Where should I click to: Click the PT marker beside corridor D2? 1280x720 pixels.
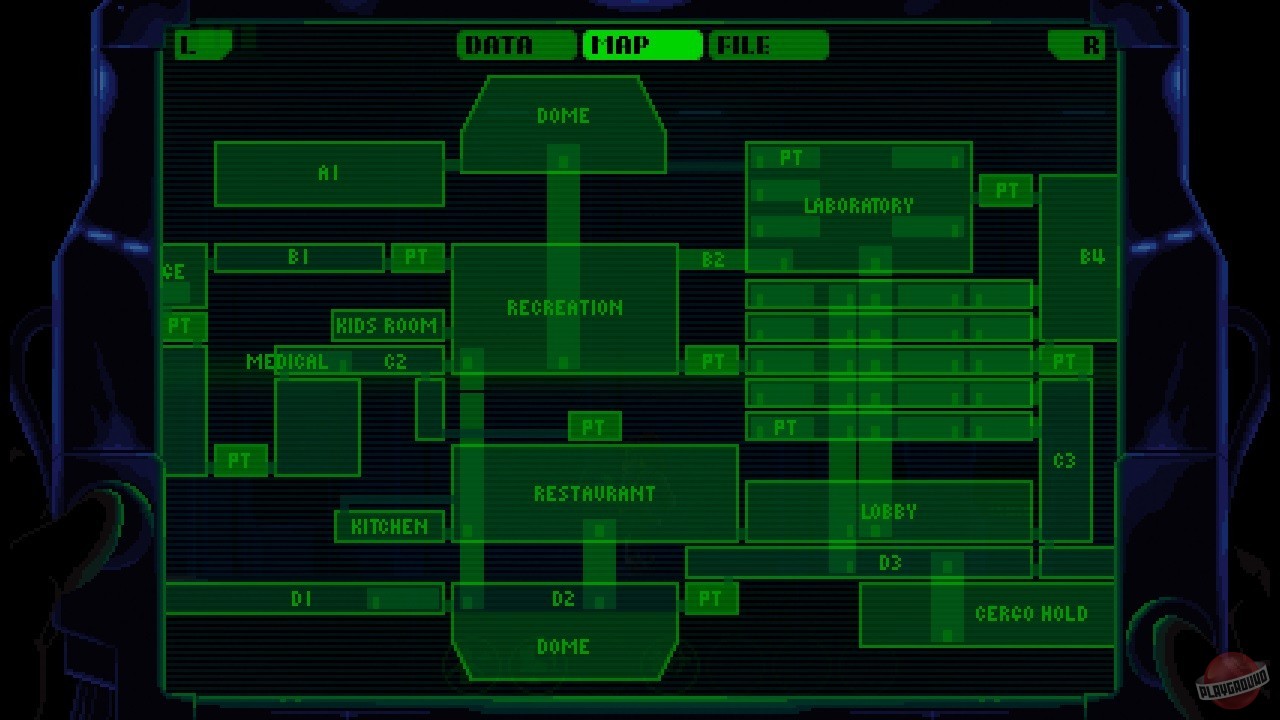pyautogui.click(x=710, y=599)
